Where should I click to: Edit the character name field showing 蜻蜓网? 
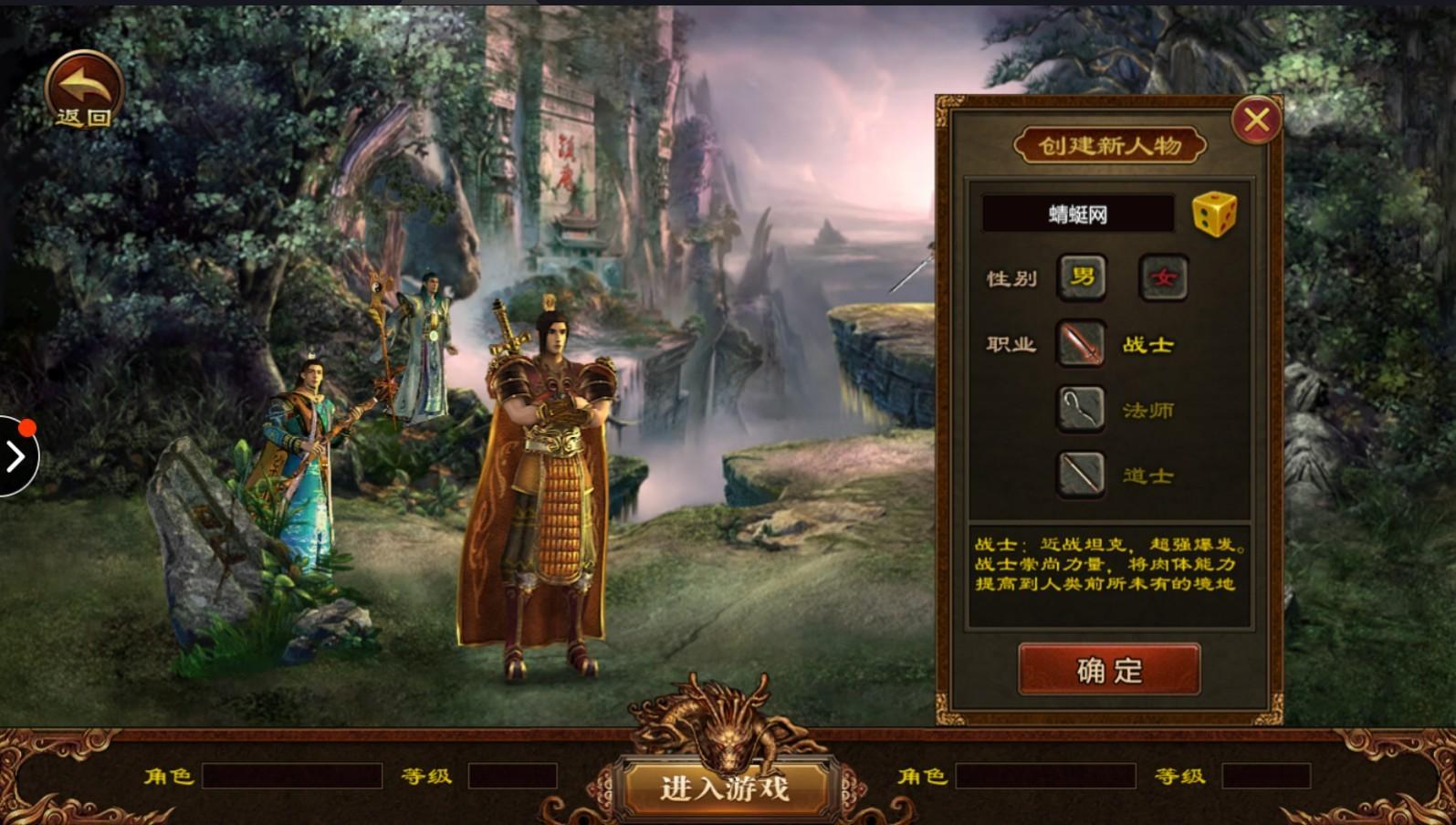[1077, 214]
